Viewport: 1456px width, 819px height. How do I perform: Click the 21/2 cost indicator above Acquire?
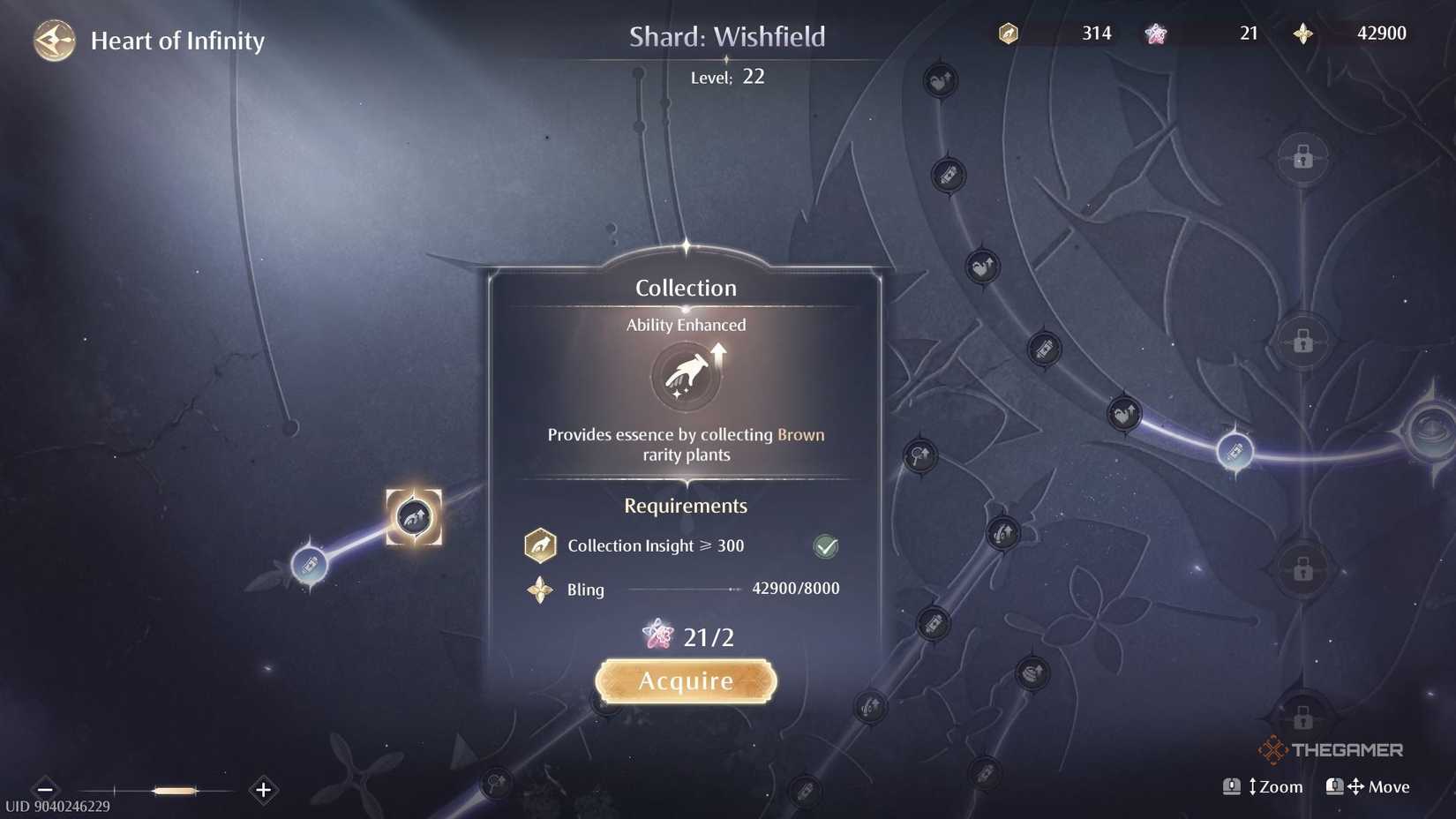(x=687, y=635)
